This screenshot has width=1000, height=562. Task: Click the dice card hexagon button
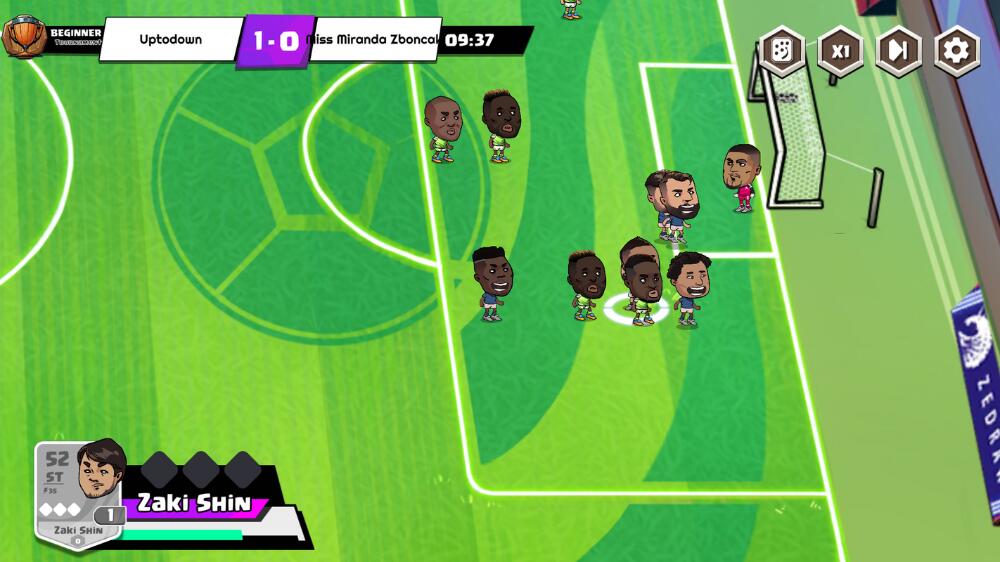click(x=782, y=51)
